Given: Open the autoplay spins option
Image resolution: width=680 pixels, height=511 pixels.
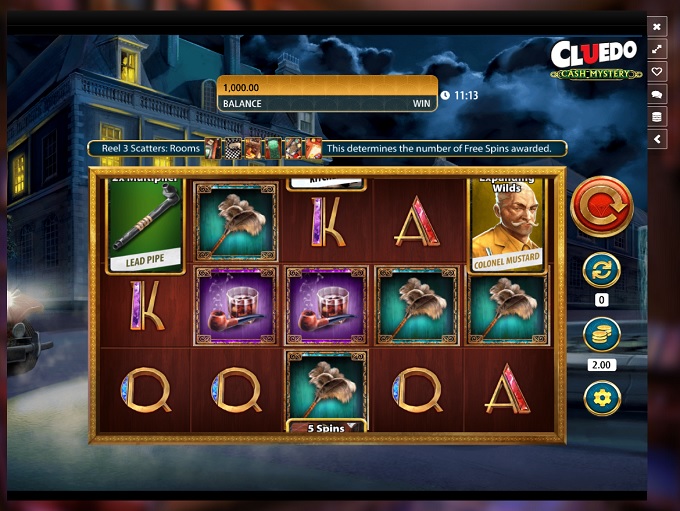Looking at the screenshot, I should 601,269.
